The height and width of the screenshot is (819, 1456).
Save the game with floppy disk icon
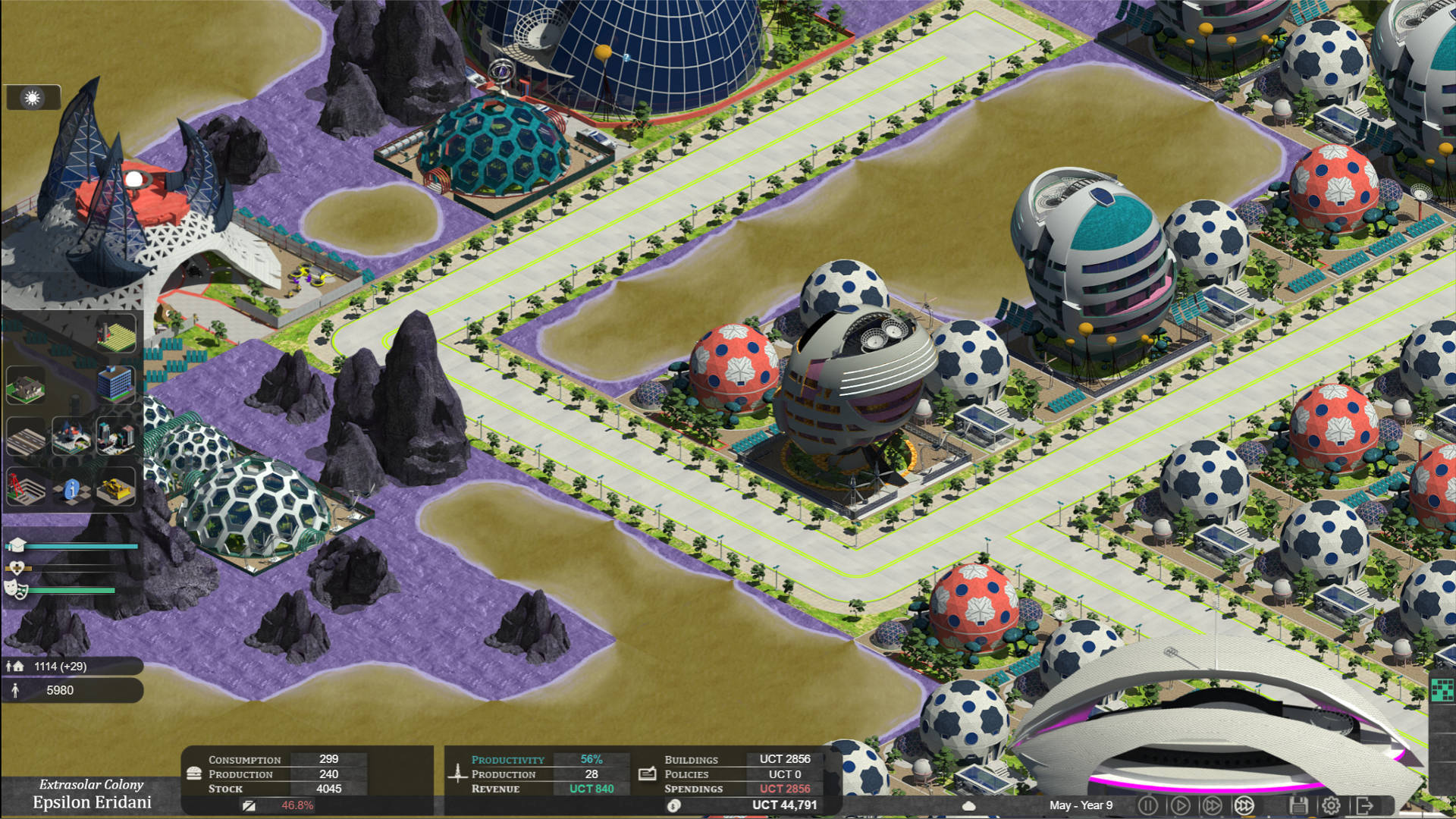pos(1298,805)
